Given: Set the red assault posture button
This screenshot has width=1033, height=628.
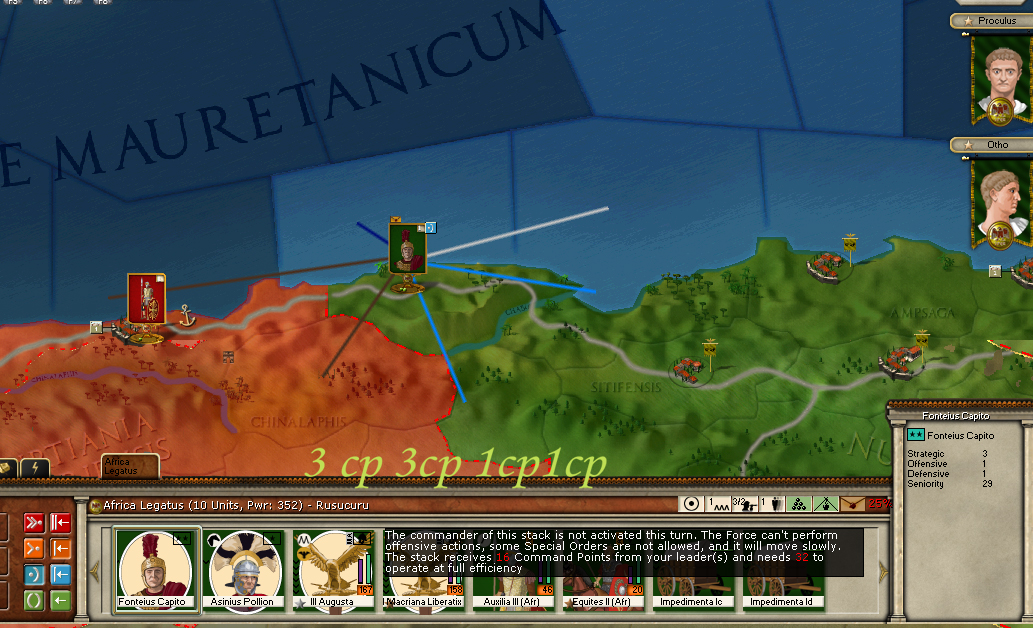Looking at the screenshot, I should [32, 522].
